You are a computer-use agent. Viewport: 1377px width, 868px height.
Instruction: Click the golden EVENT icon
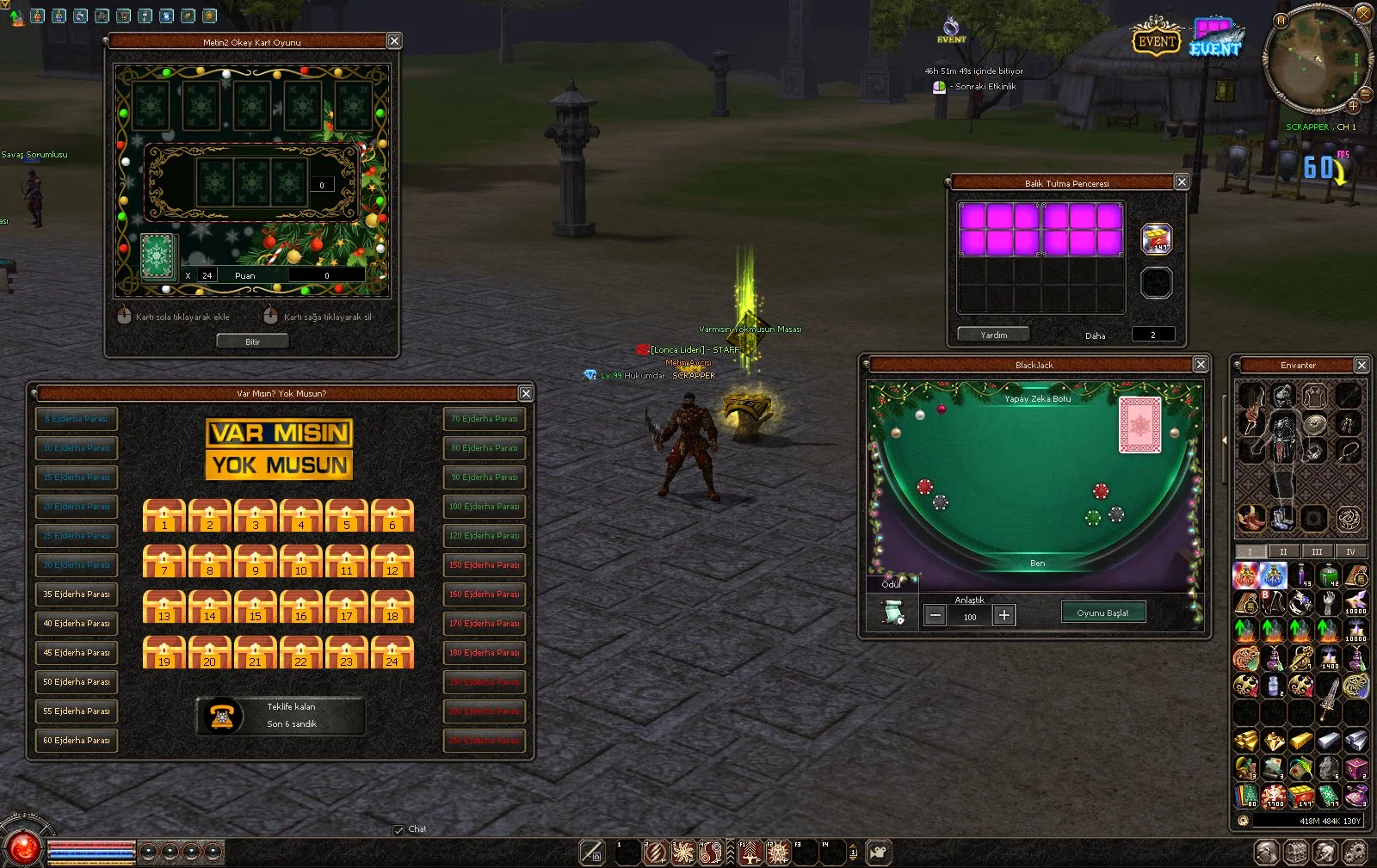tap(1156, 40)
